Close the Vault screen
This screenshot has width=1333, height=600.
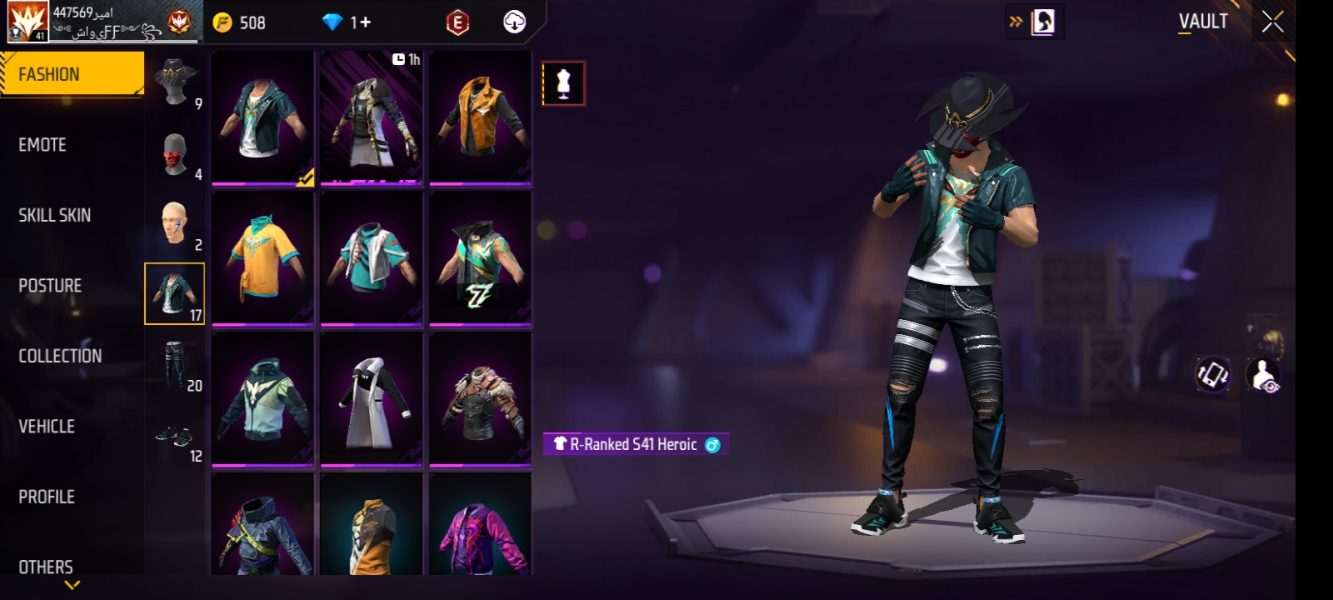(x=1272, y=22)
